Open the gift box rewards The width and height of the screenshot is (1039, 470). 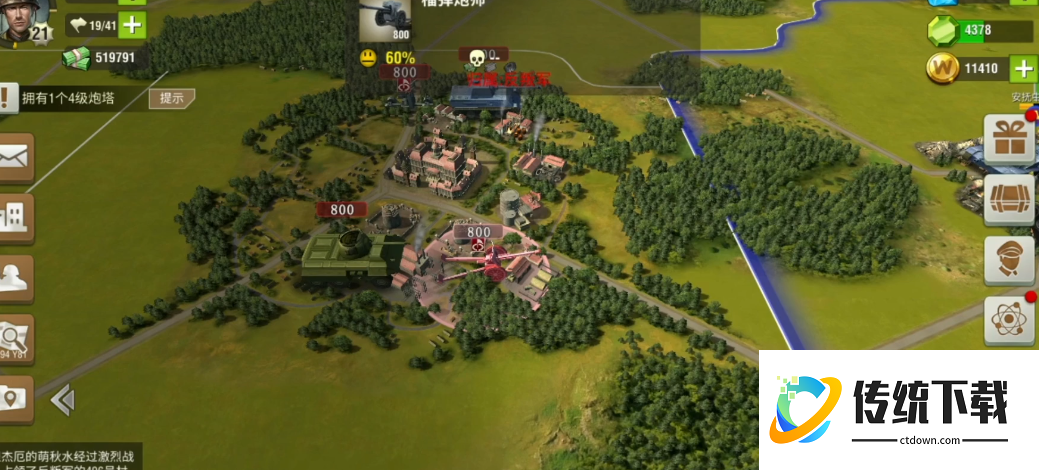(1009, 140)
